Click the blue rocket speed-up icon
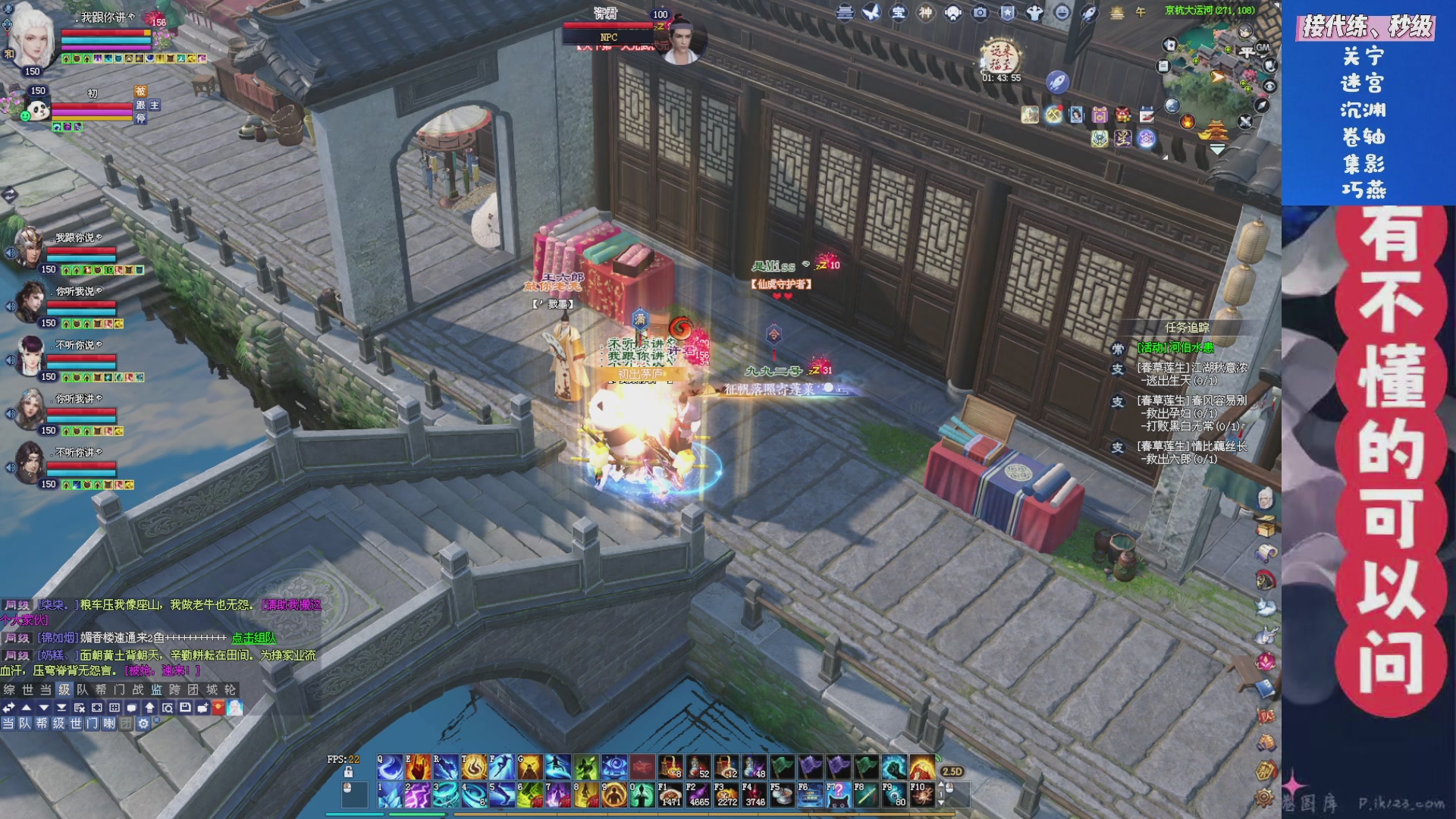Viewport: 1456px width, 819px height. [1057, 83]
